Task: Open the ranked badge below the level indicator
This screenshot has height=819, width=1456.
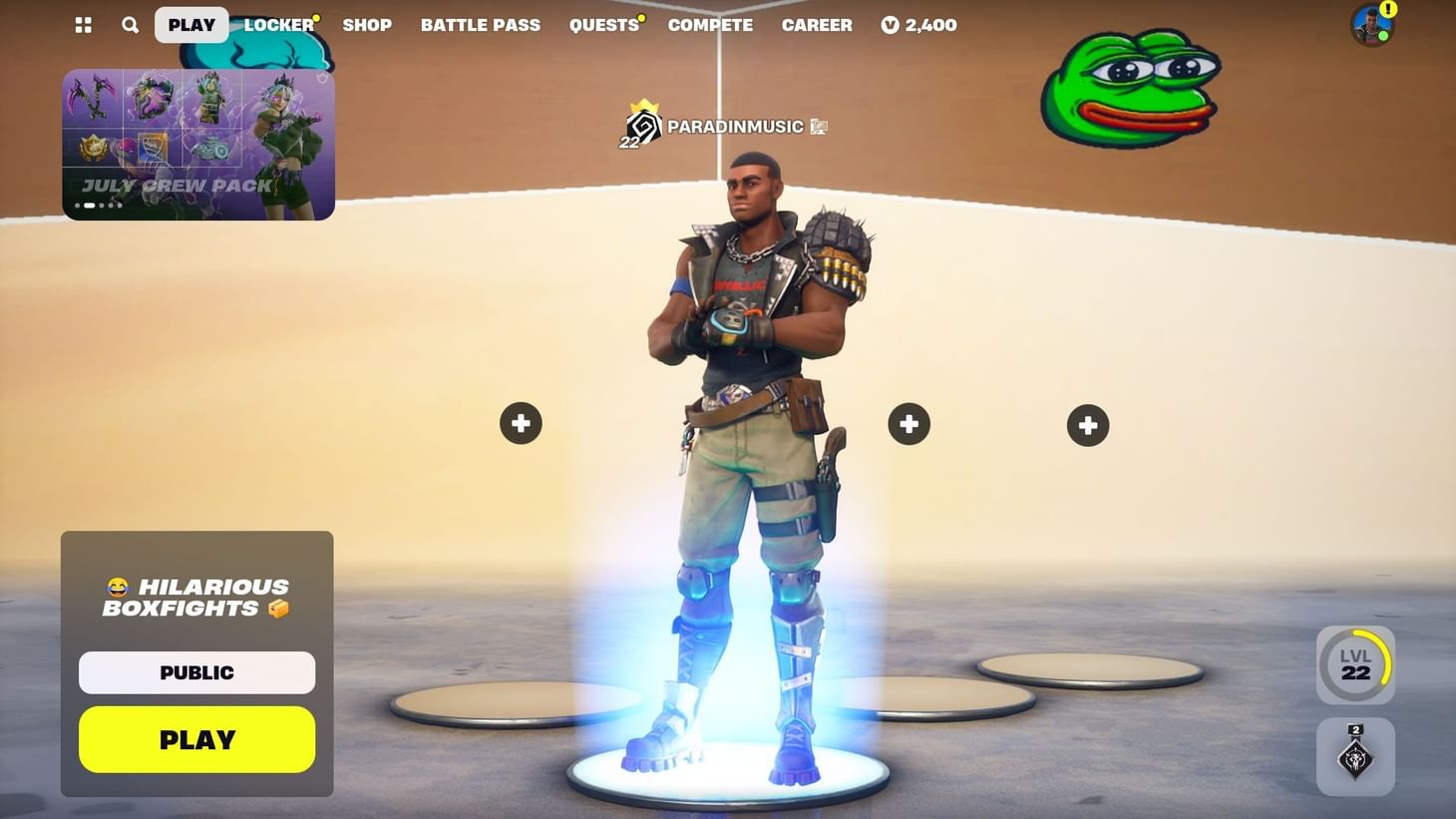Action: [1355, 756]
